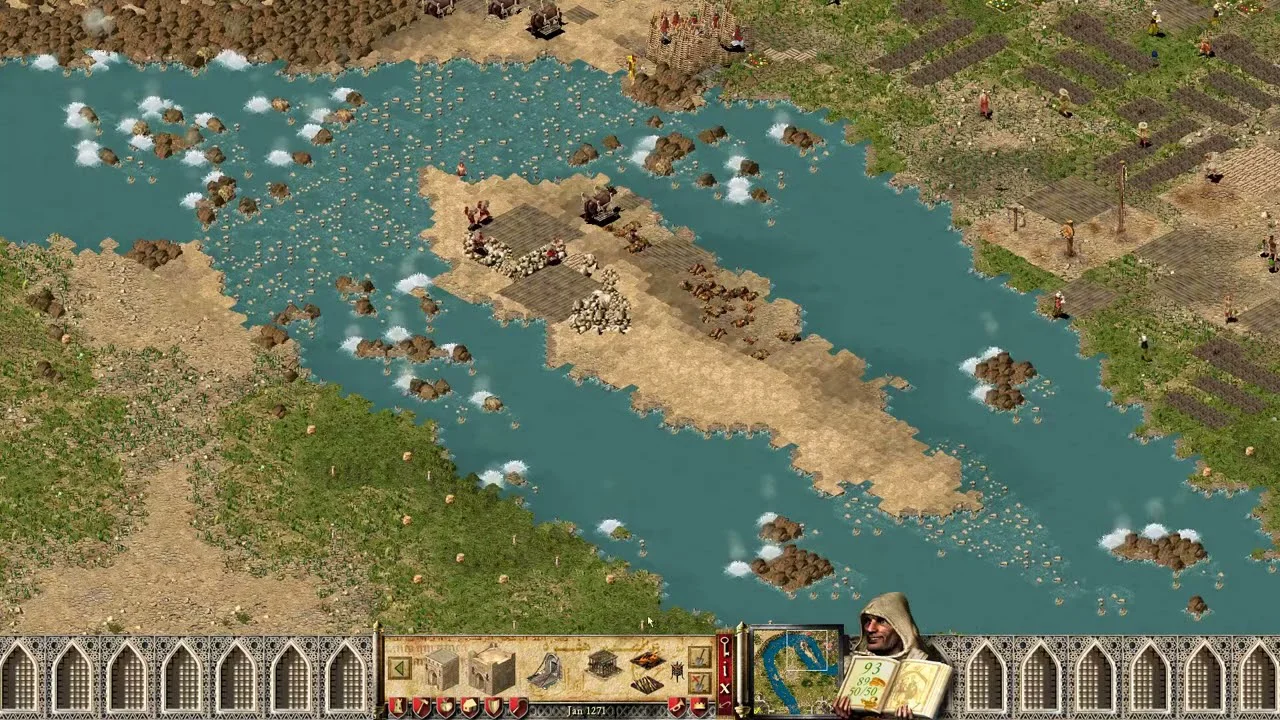Click the minimap of the river
The height and width of the screenshot is (720, 1280).
coord(796,670)
